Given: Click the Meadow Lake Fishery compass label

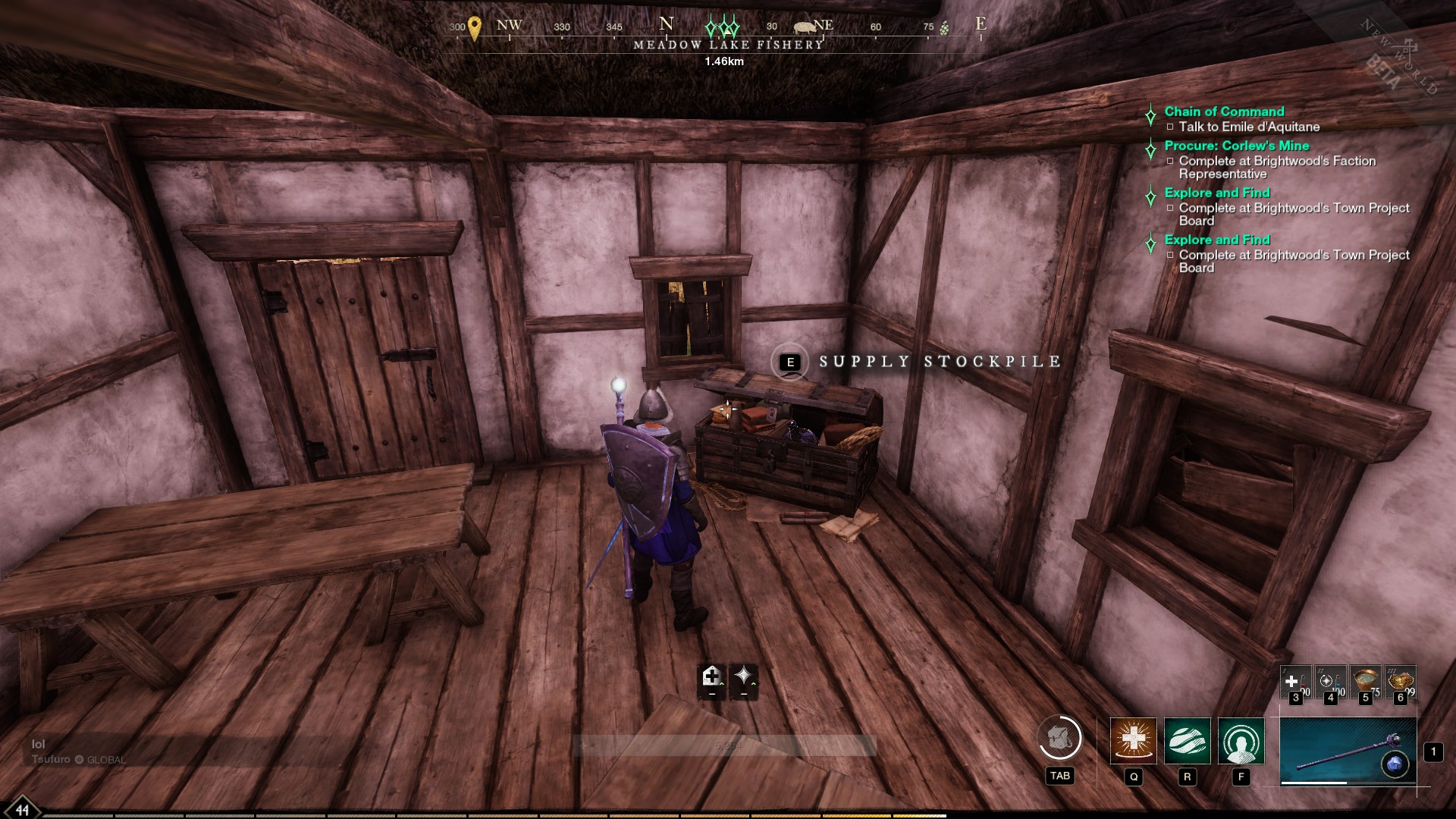Looking at the screenshot, I should (726, 45).
